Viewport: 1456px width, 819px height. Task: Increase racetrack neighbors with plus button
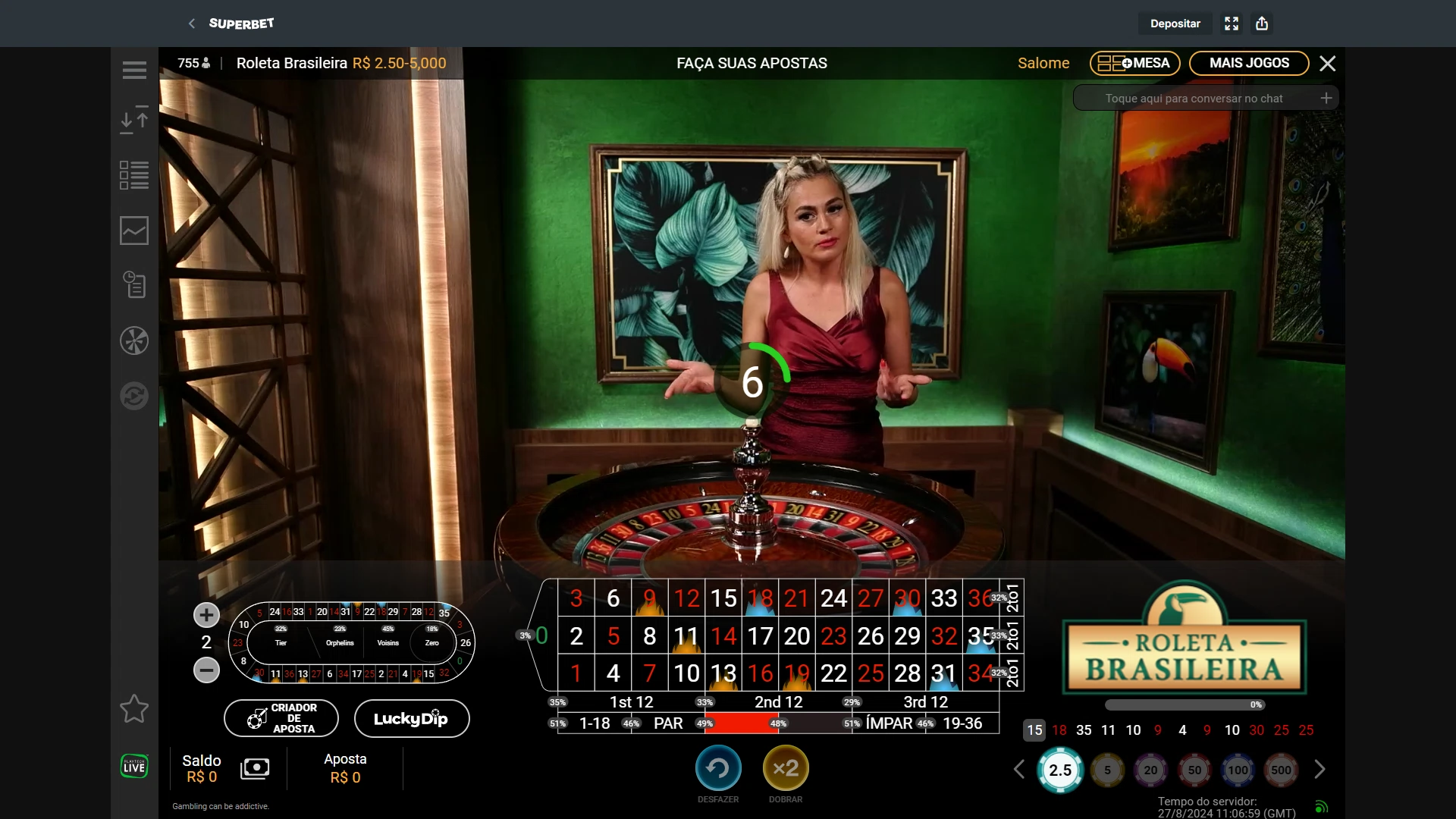point(206,615)
